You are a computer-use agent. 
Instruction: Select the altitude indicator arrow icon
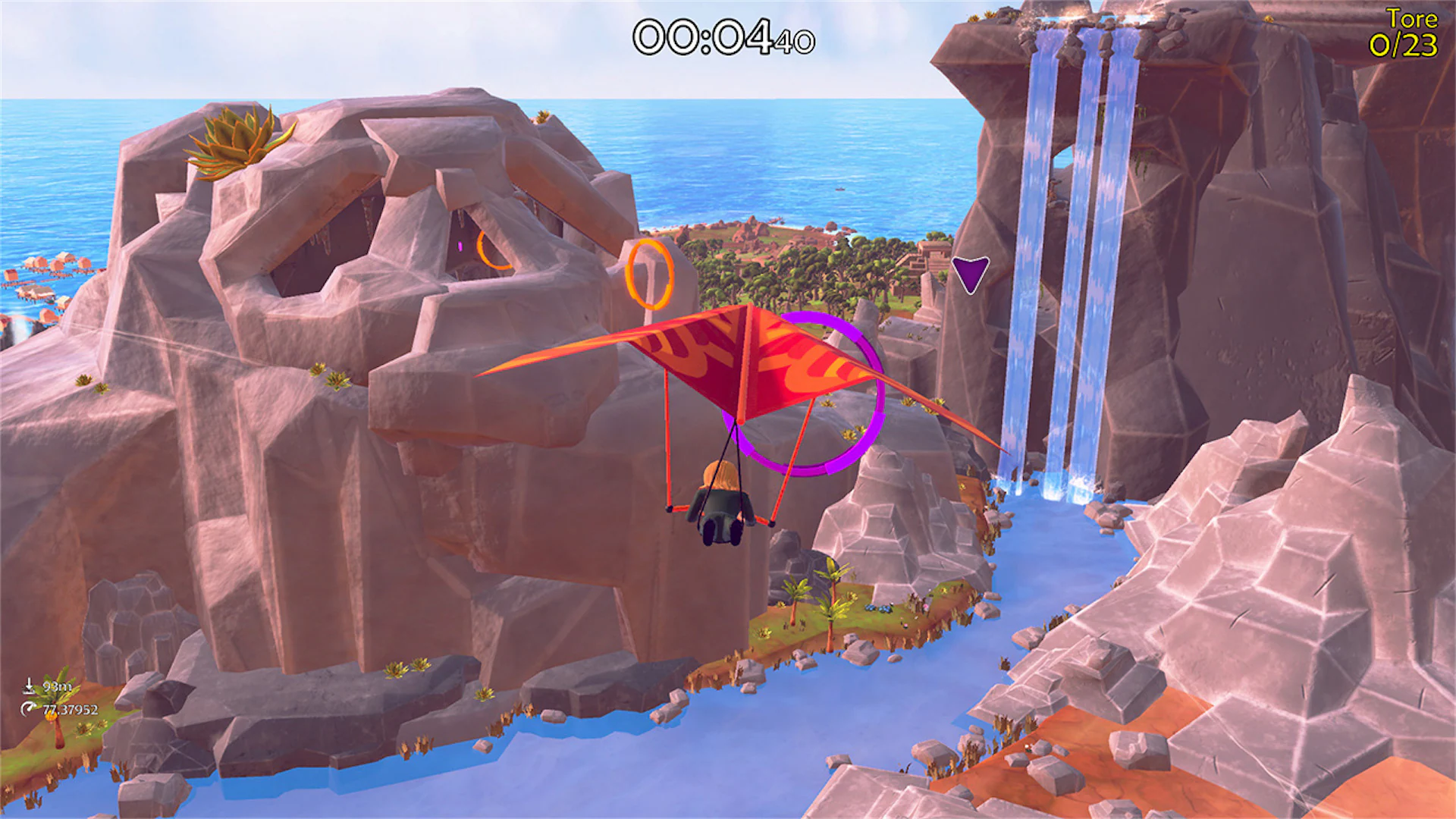[x=30, y=686]
